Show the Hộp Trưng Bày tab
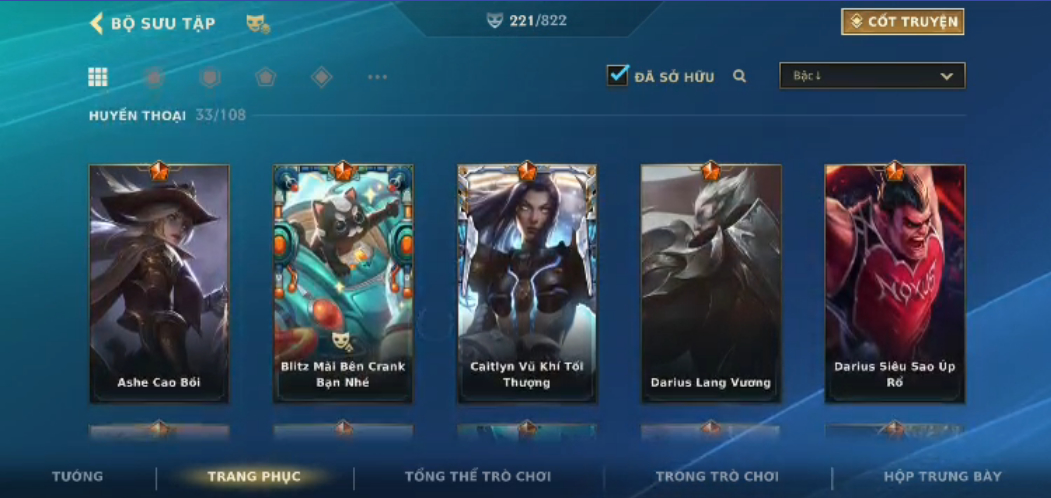This screenshot has height=498, width=1051. (x=942, y=477)
